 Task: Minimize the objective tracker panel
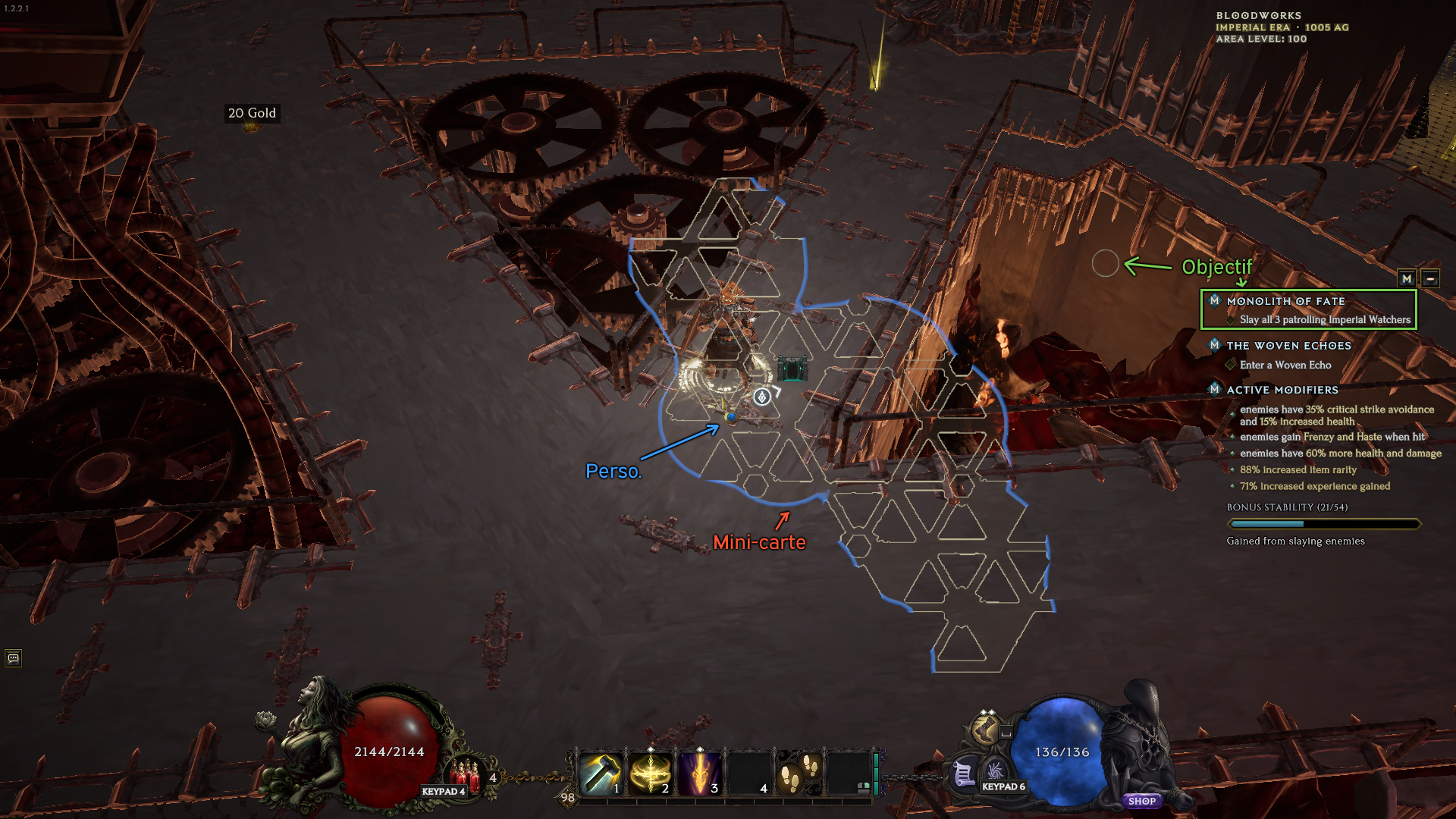(x=1430, y=278)
